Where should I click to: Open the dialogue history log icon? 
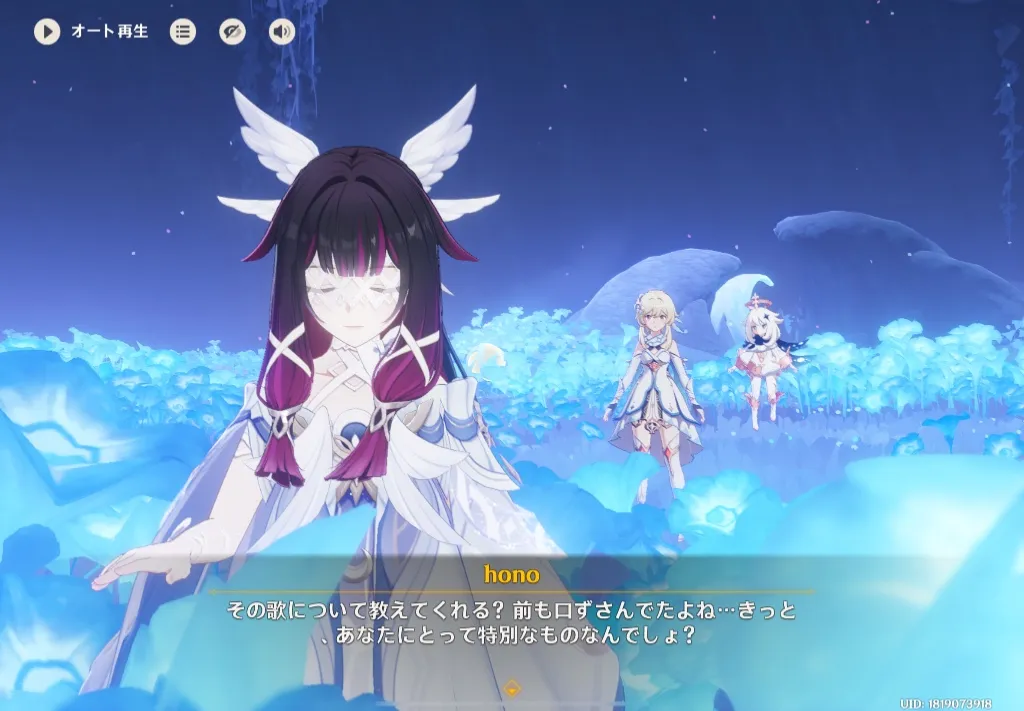(x=183, y=32)
